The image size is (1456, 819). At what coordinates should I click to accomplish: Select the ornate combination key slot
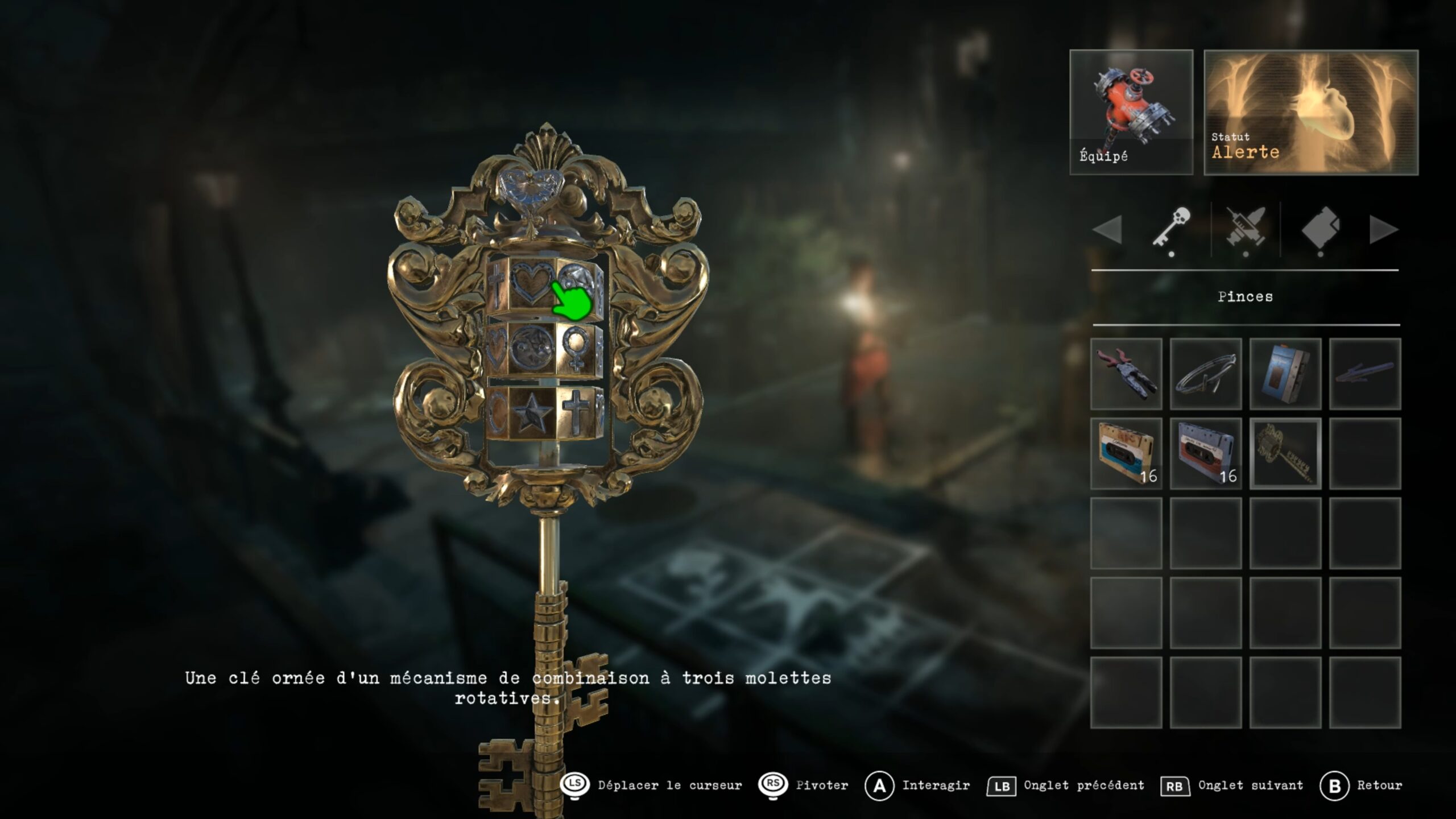(1285, 453)
